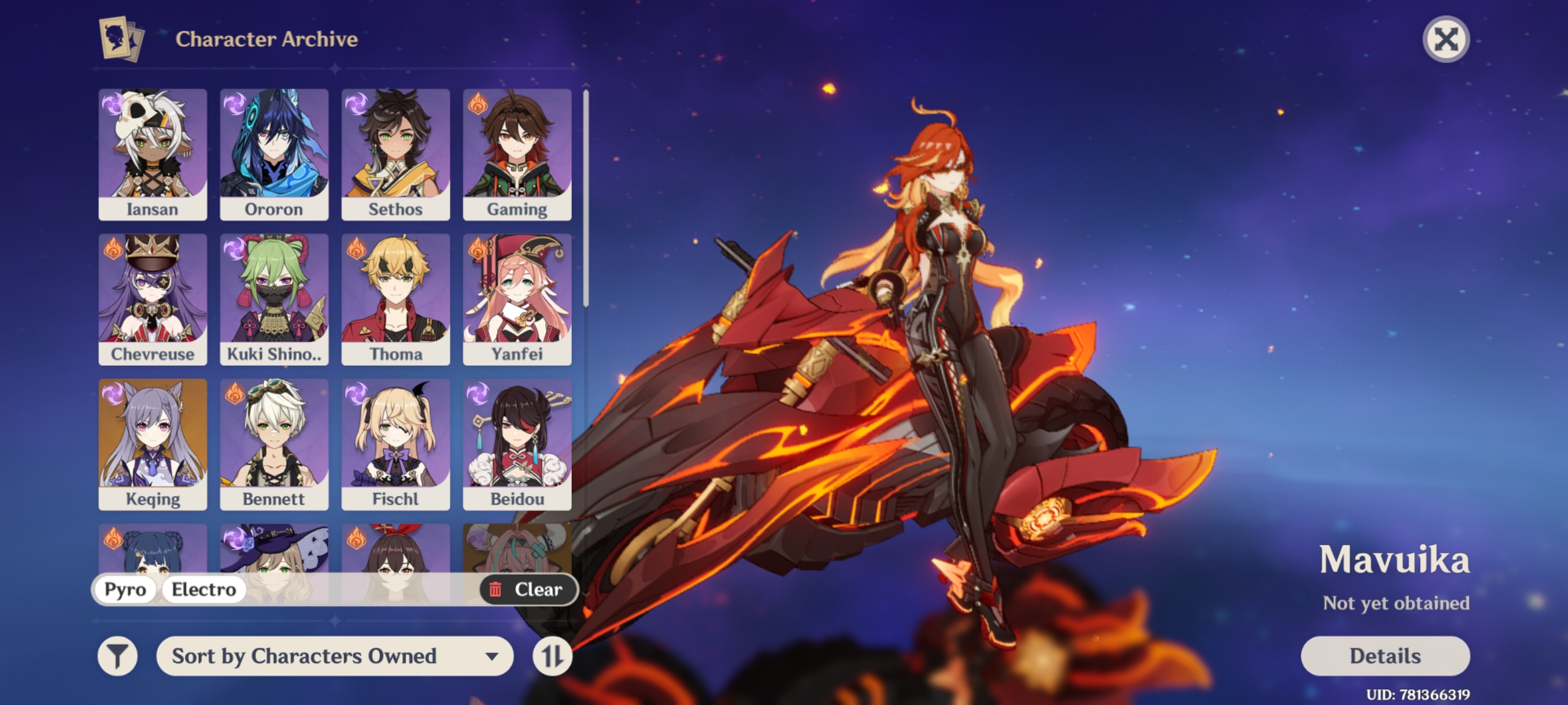Screen dimensions: 1568x705
Task: Reverse the character sort order
Action: pos(553,656)
